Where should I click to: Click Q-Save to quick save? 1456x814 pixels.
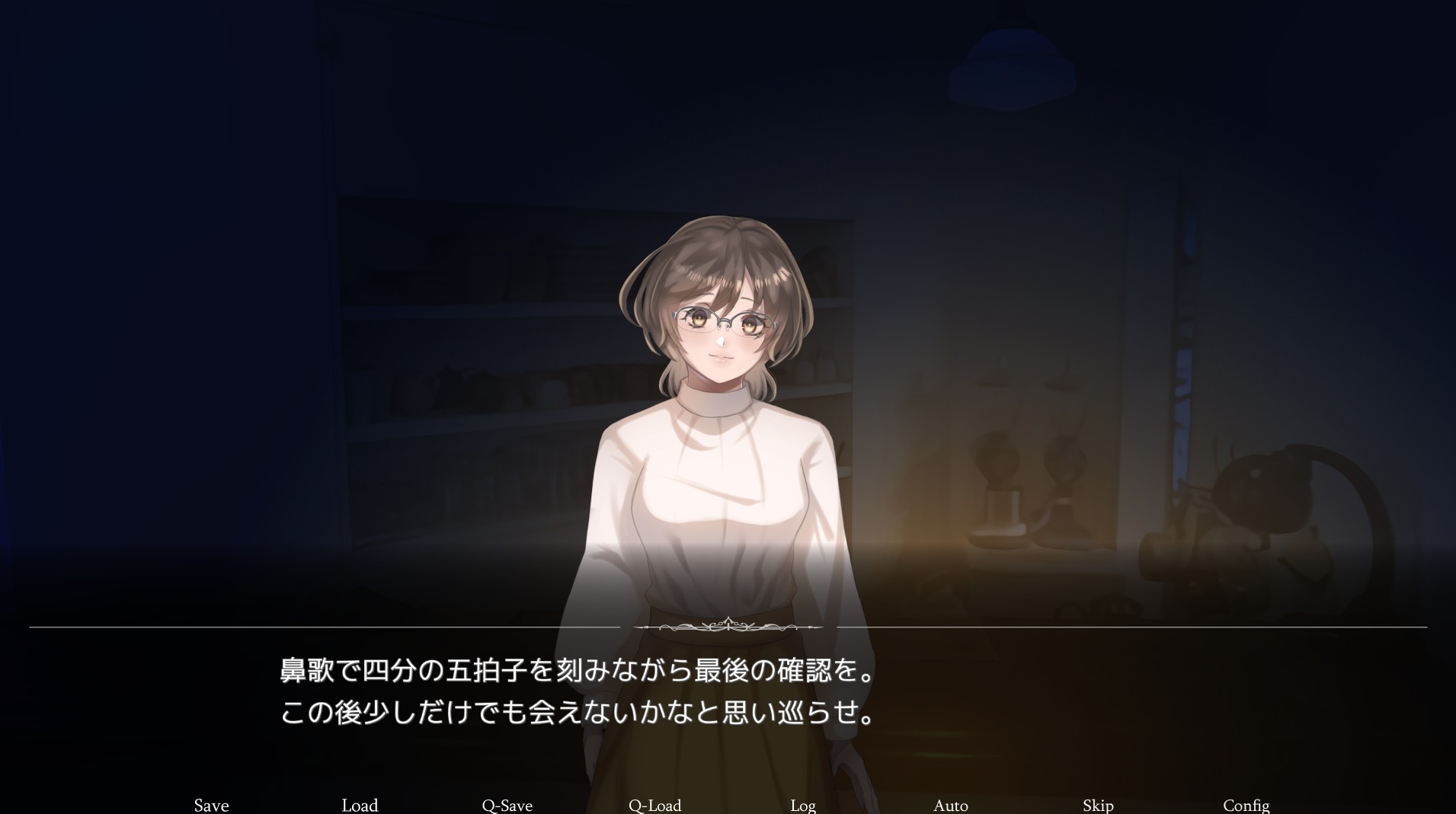point(507,805)
